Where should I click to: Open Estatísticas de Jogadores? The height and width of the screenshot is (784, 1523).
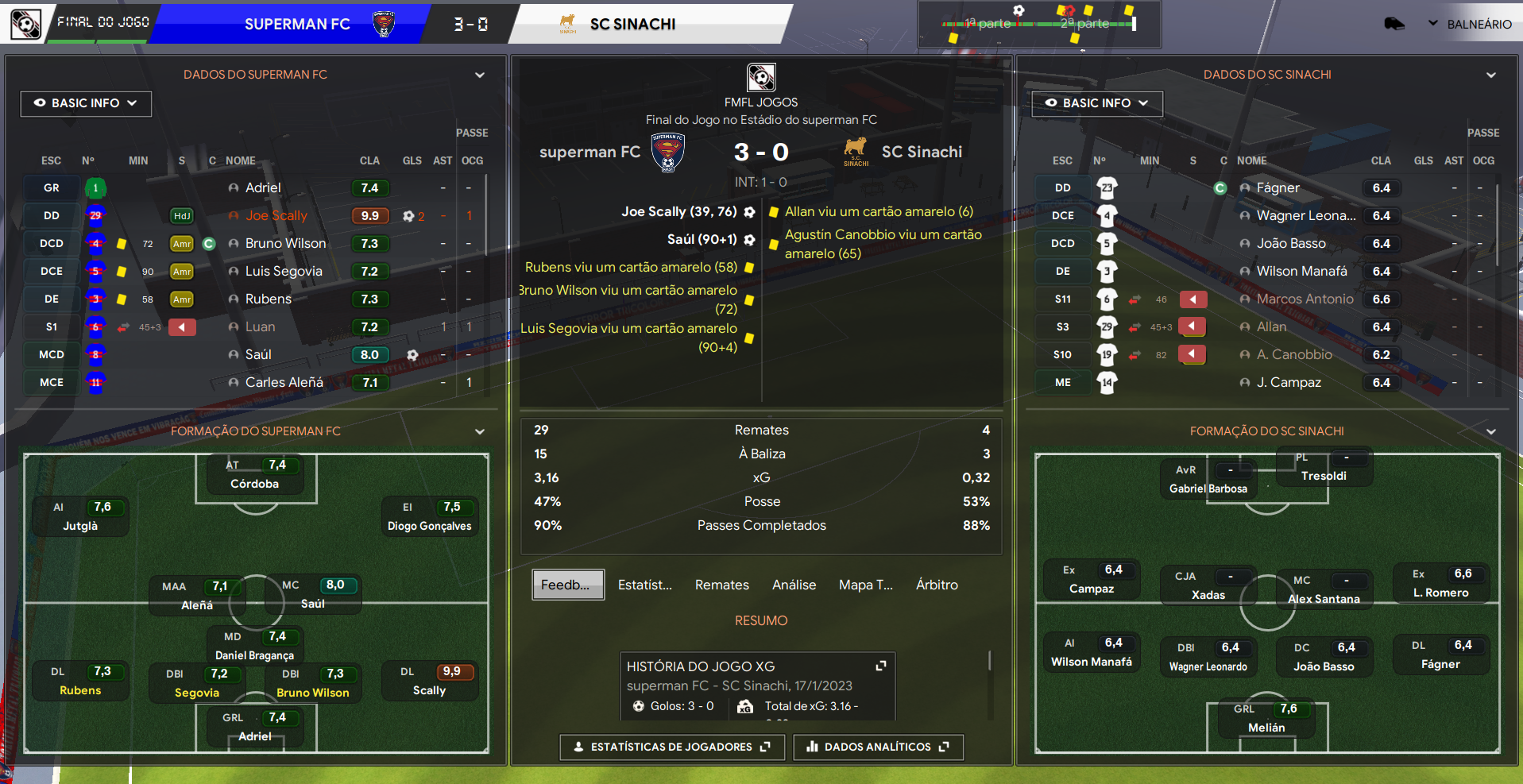pos(672,747)
